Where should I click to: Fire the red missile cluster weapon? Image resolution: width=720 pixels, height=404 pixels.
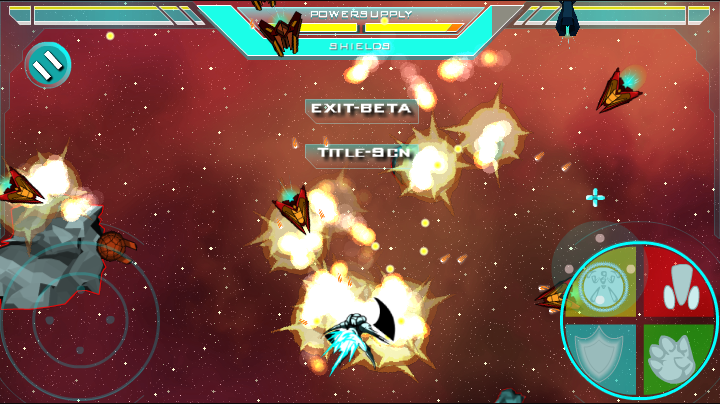679,283
